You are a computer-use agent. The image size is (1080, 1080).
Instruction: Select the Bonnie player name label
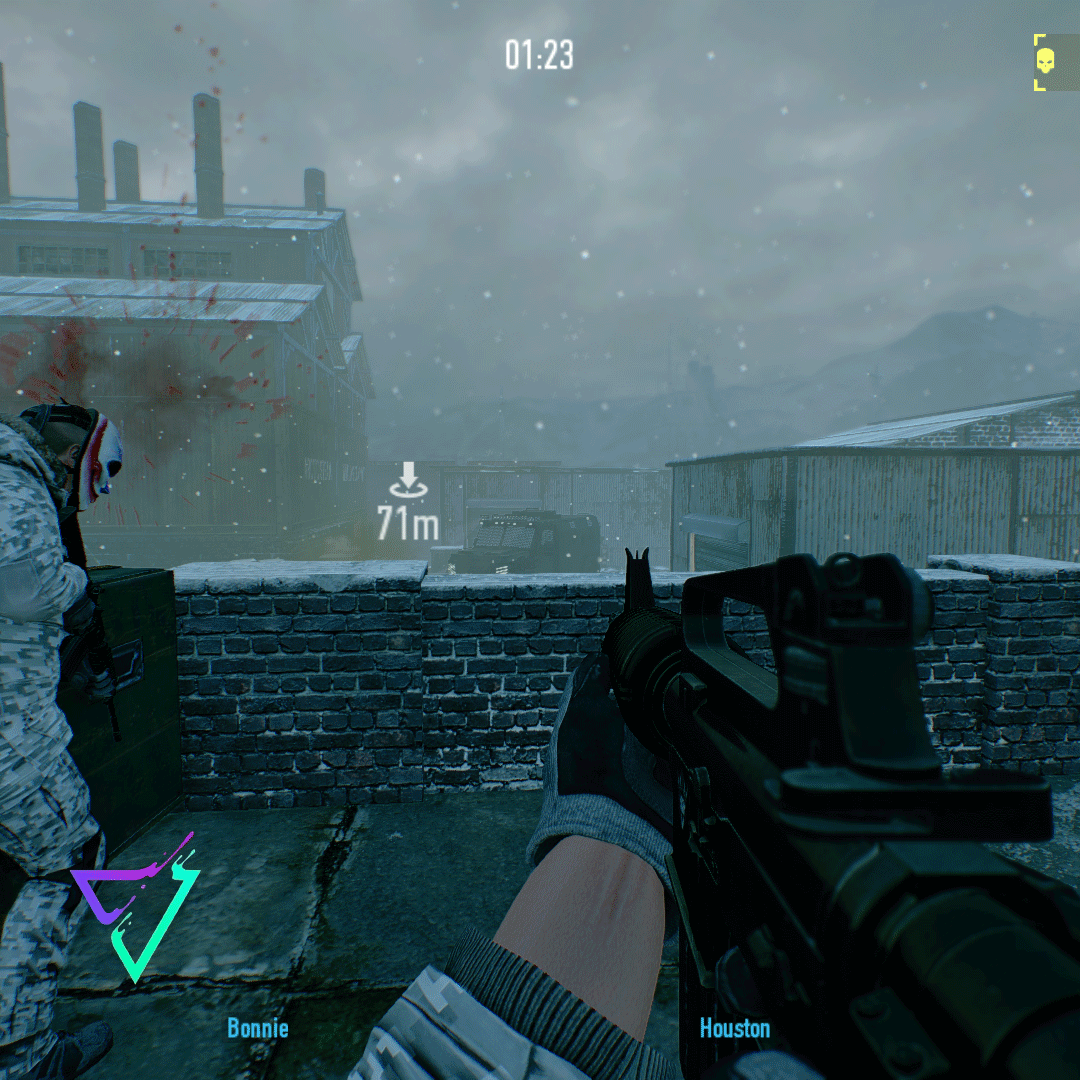[257, 1027]
